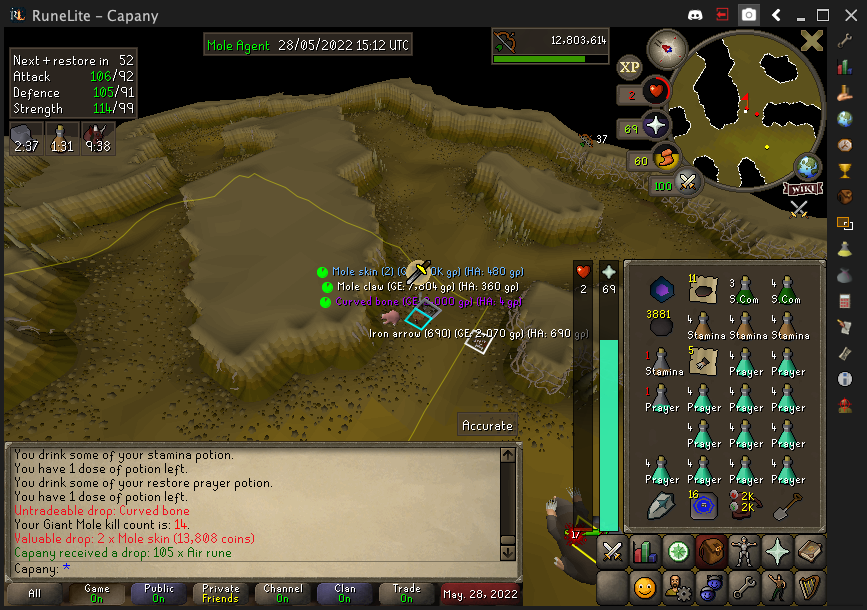This screenshot has width=867, height=610.
Task: Take a screenshot with camera button
Action: tap(748, 15)
